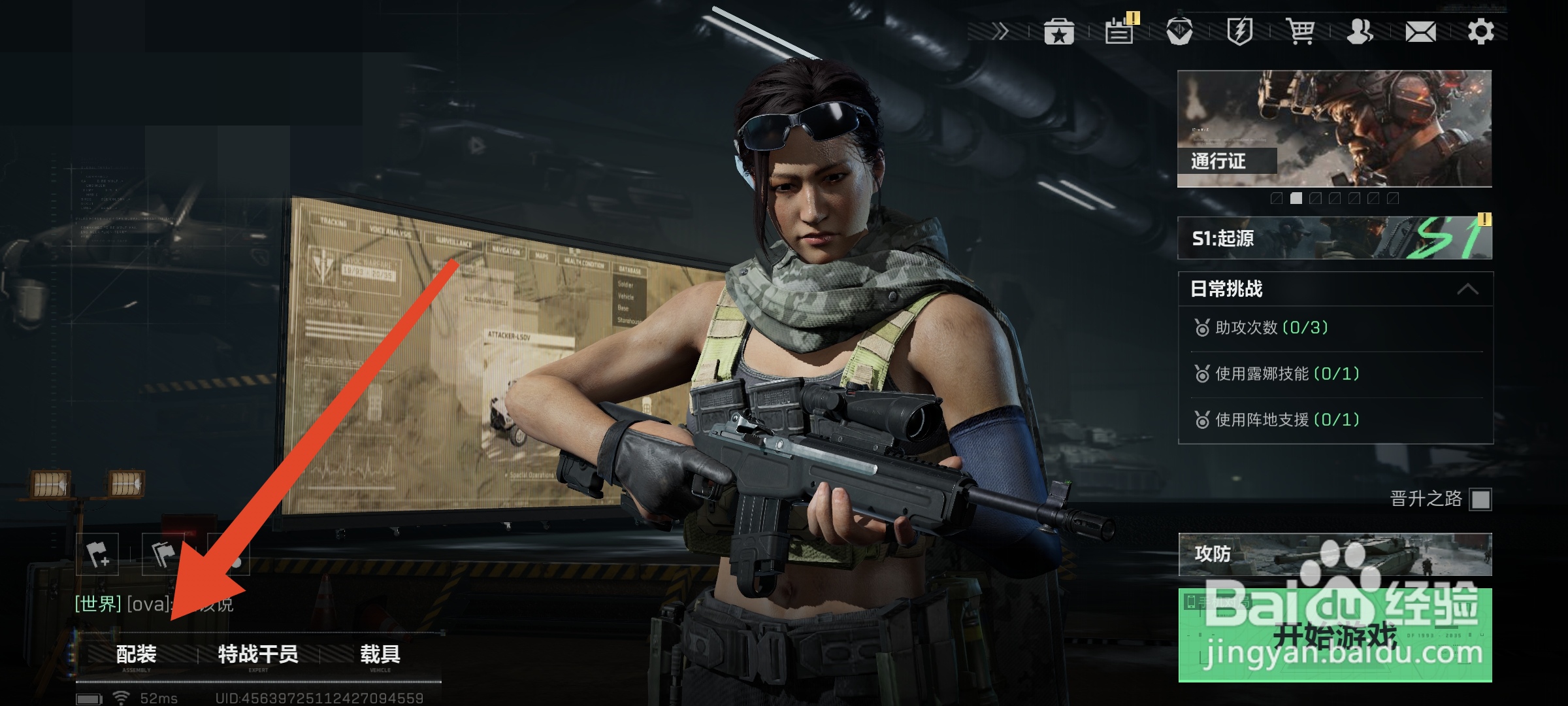Open the 特战干员 operators menu
The height and width of the screenshot is (706, 1568).
258,655
